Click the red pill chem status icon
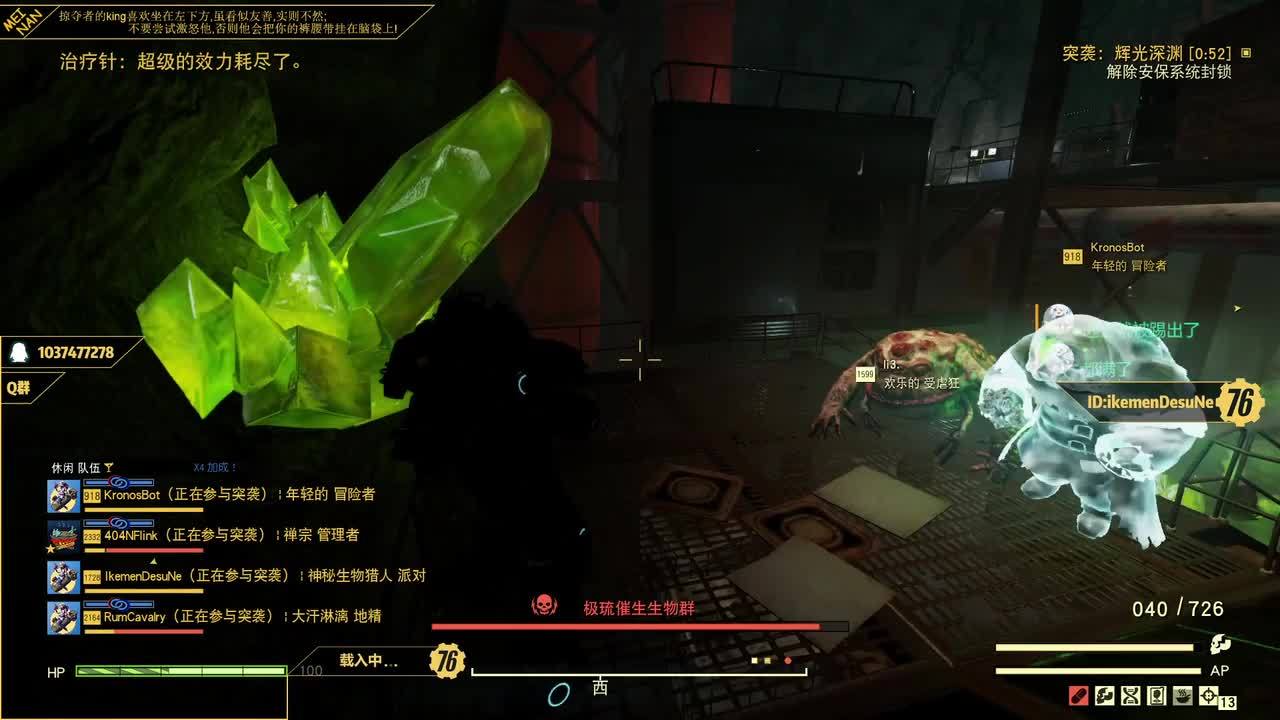1280x720 pixels. [1079, 695]
